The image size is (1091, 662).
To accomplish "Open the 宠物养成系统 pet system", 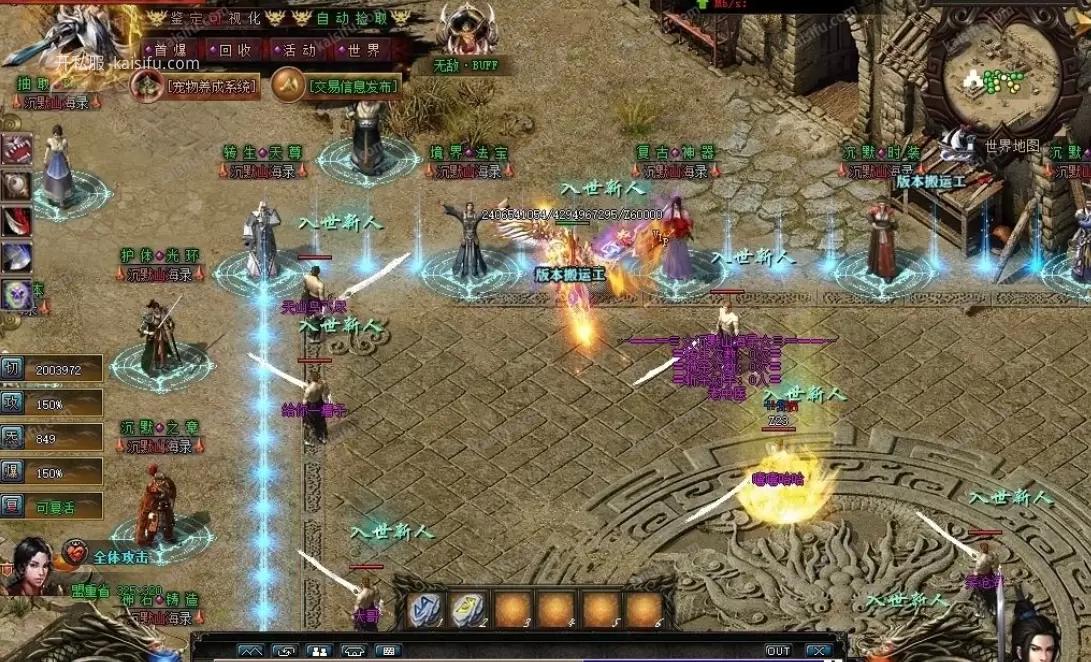I will click(197, 86).
